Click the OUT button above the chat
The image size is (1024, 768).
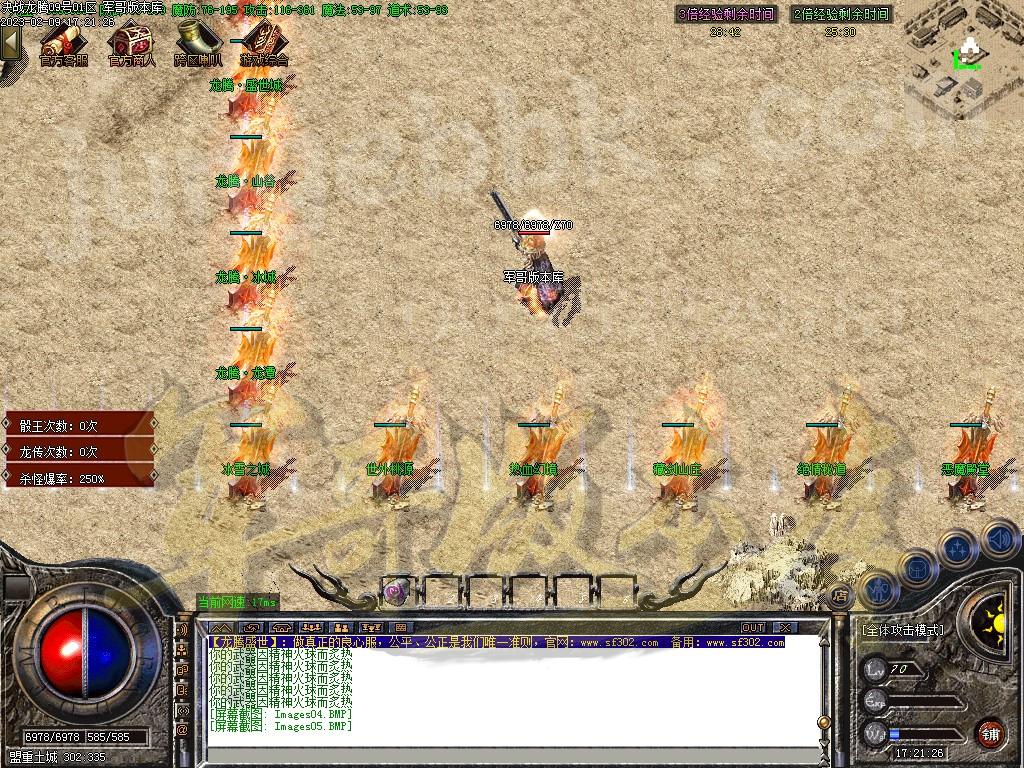pos(753,627)
